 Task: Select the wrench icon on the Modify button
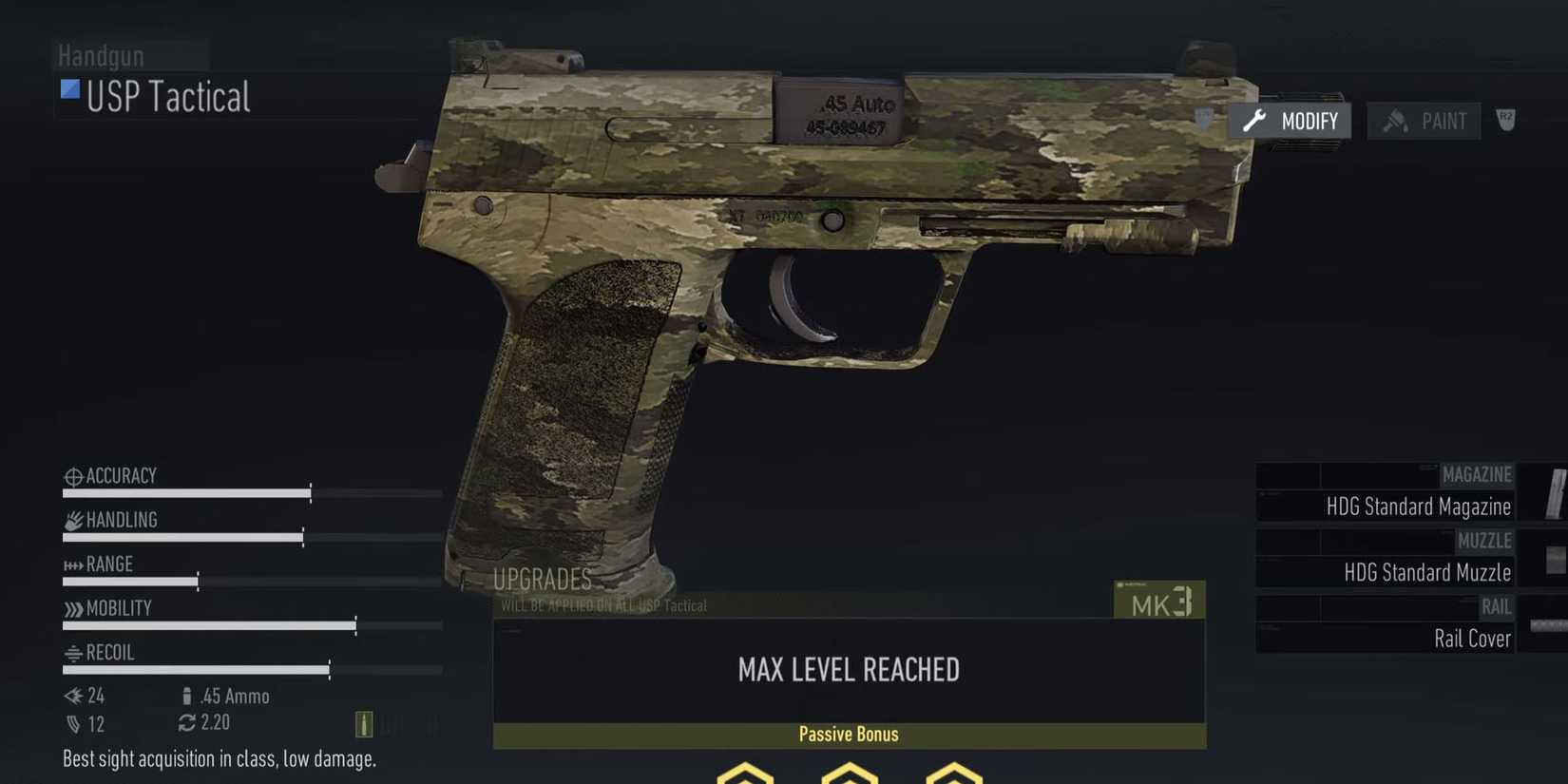[x=1254, y=121]
